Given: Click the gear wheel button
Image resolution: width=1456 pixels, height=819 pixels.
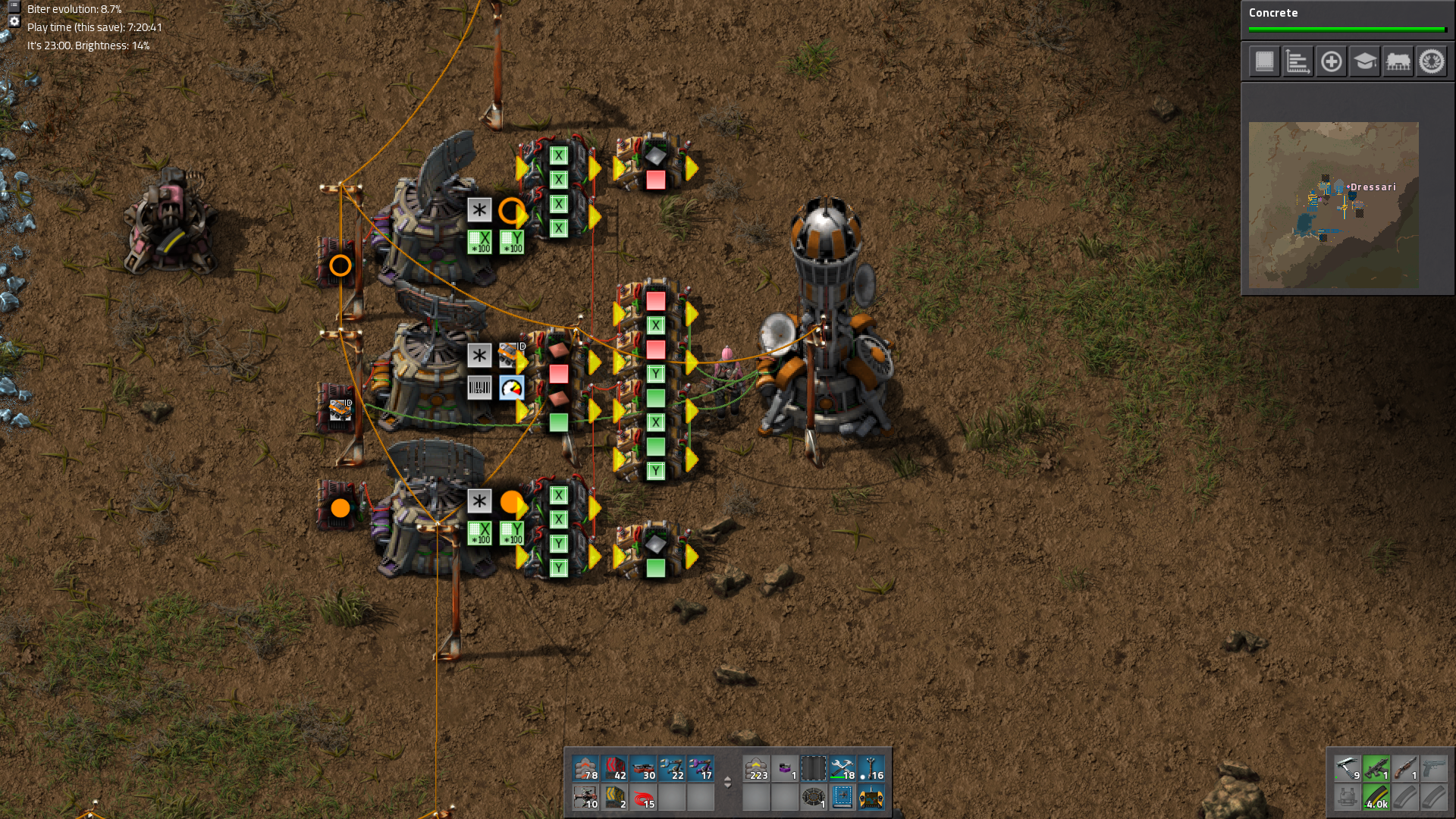Looking at the screenshot, I should pos(1432,61).
